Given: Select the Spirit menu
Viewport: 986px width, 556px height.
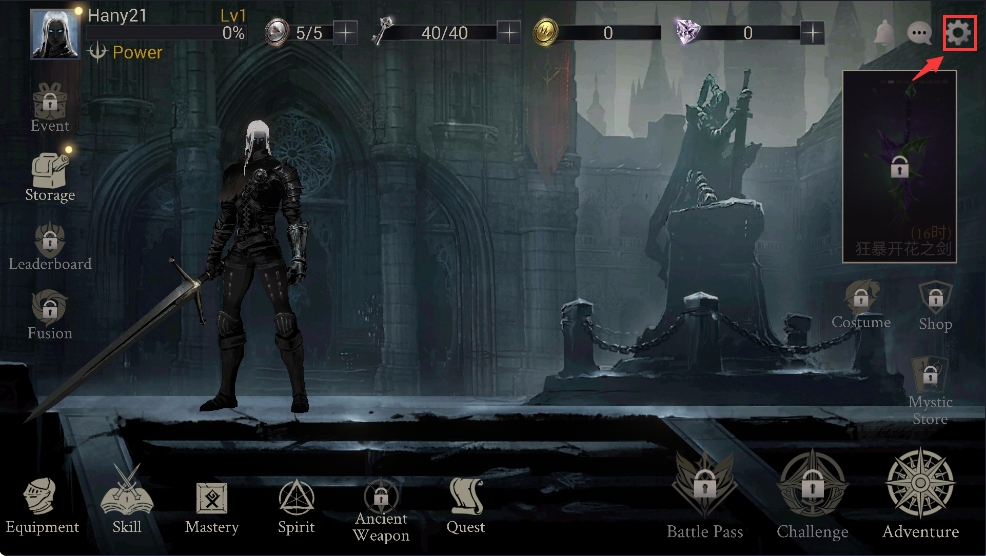Looking at the screenshot, I should [x=296, y=503].
